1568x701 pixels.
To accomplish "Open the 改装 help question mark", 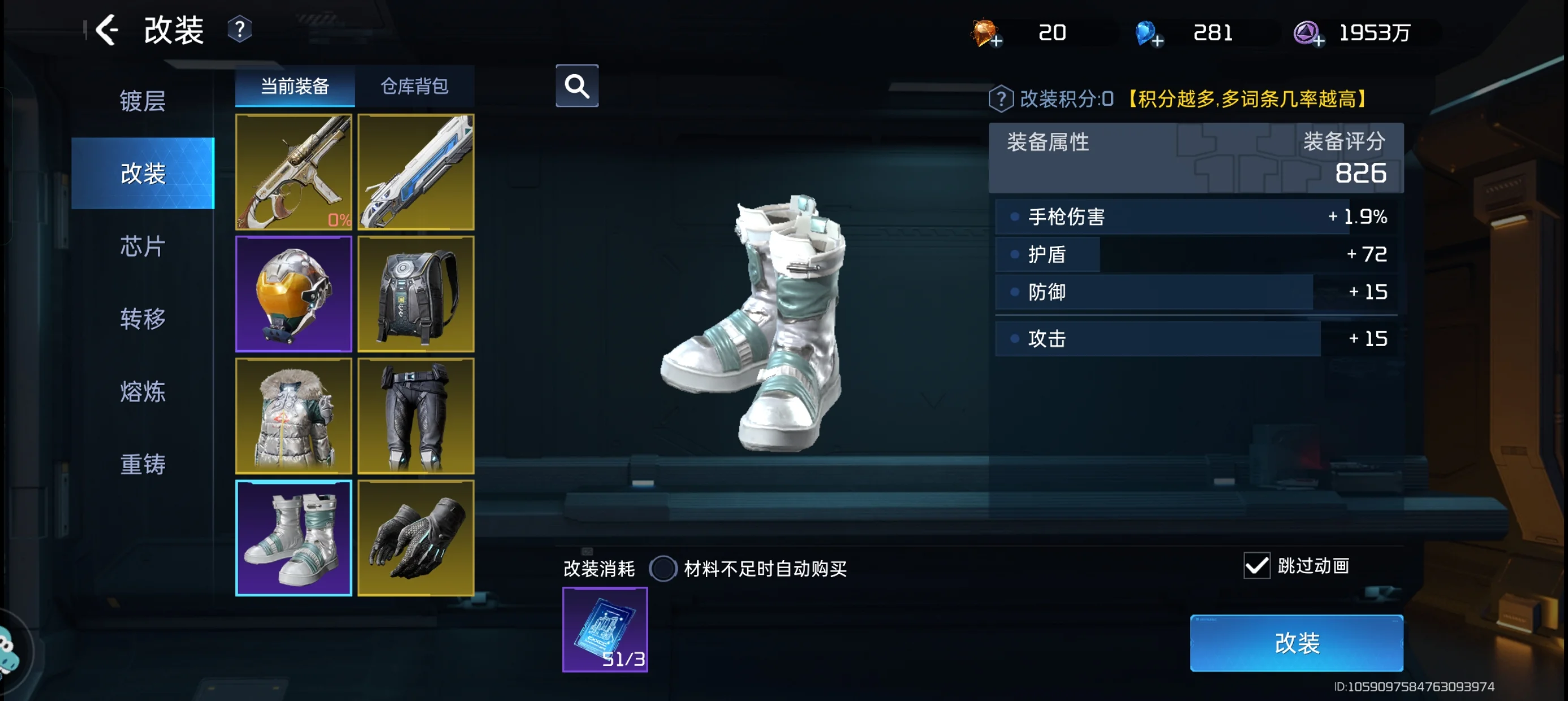I will 240,30.
